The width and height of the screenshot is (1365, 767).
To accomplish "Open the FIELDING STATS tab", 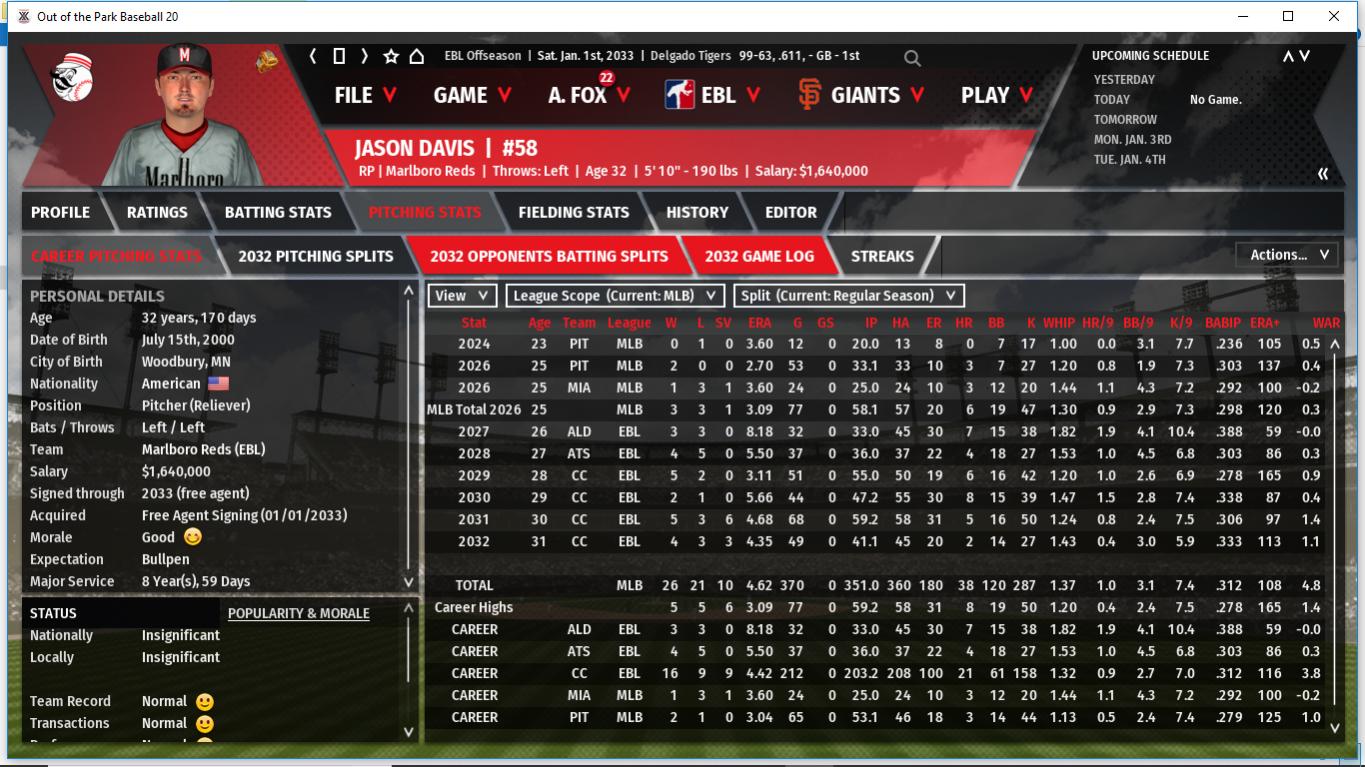I will point(573,212).
